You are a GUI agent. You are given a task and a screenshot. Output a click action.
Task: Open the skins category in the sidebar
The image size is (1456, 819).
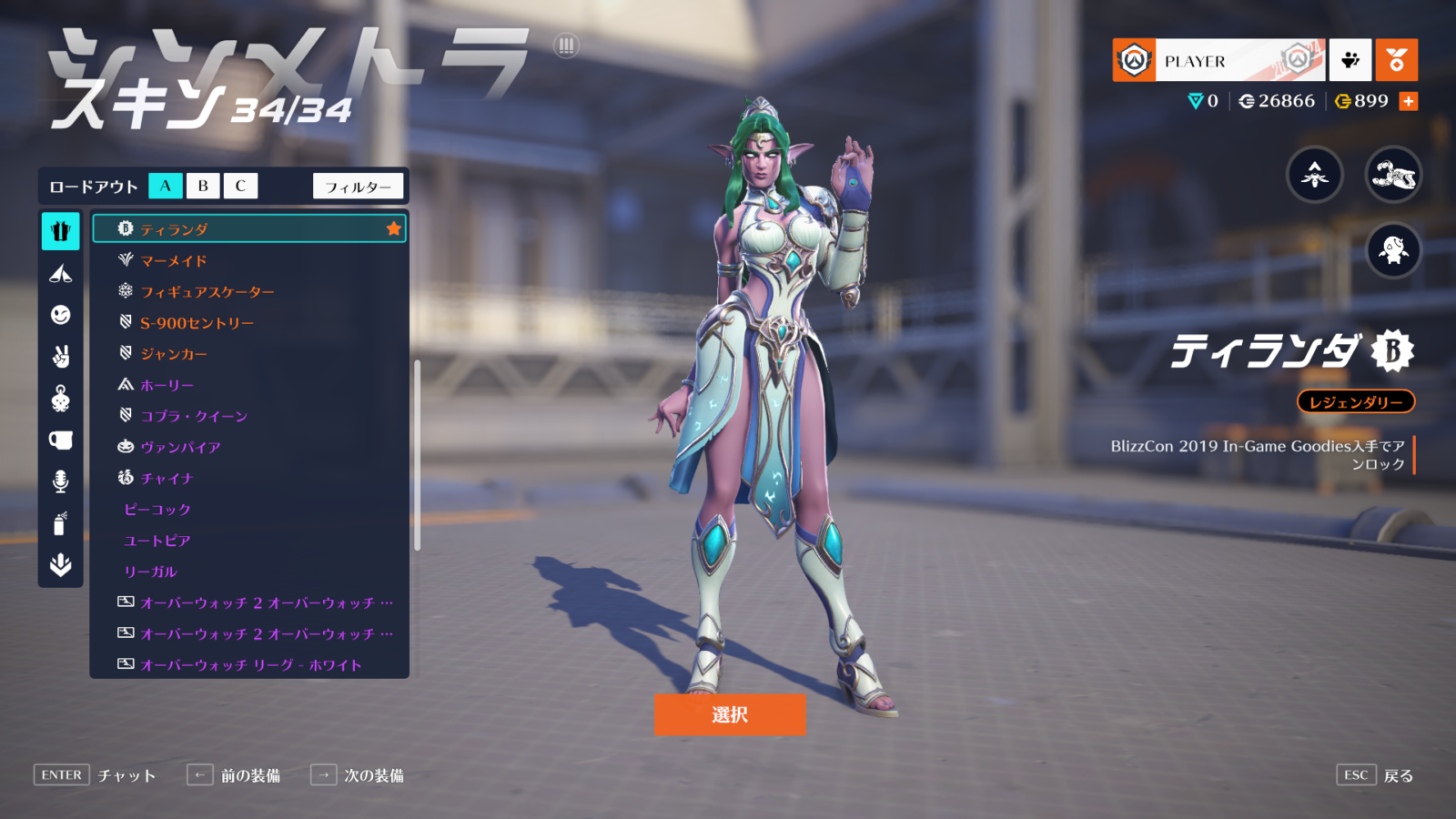pos(60,231)
